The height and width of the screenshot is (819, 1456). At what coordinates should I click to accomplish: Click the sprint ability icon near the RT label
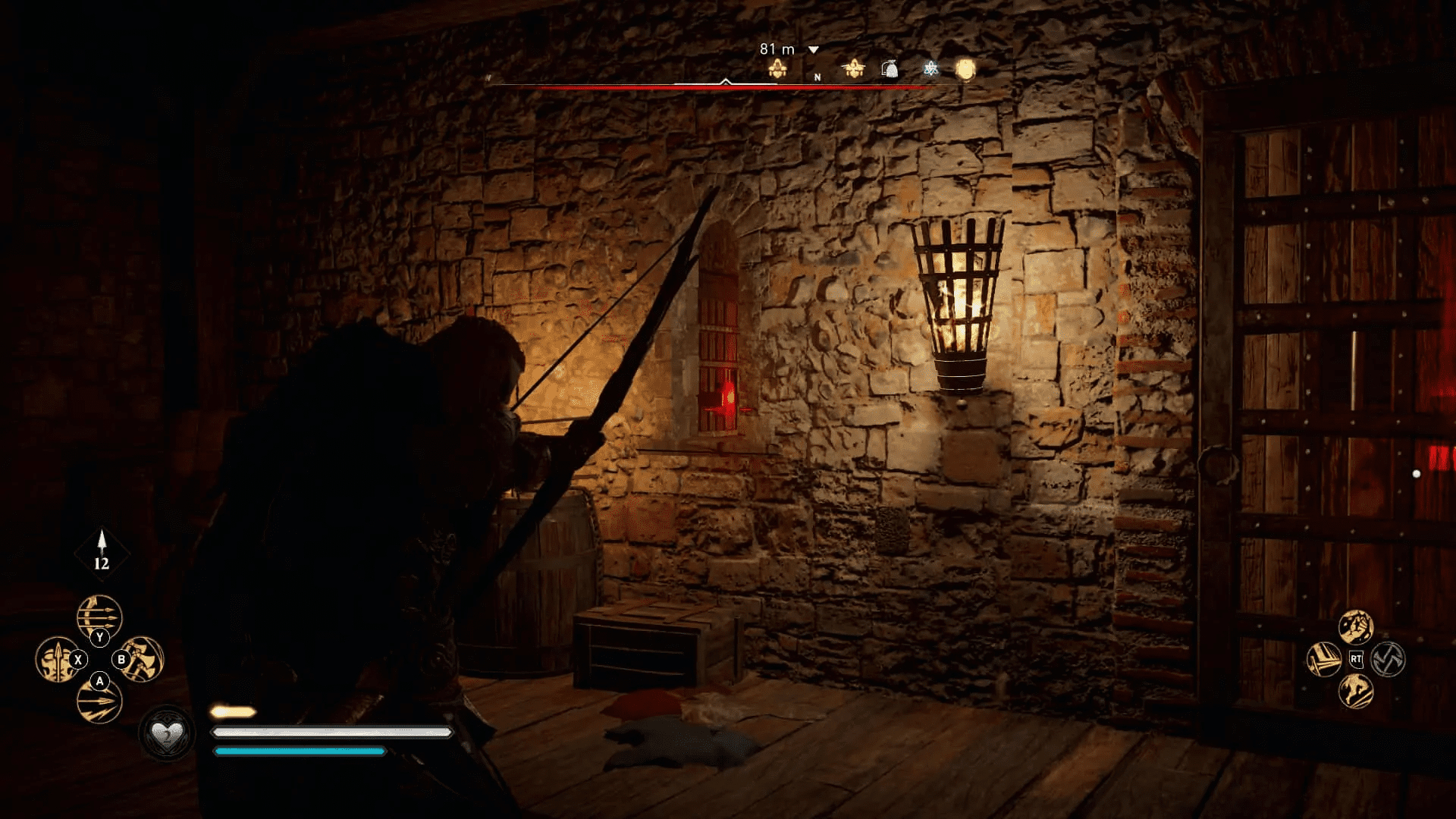pyautogui.click(x=1355, y=691)
